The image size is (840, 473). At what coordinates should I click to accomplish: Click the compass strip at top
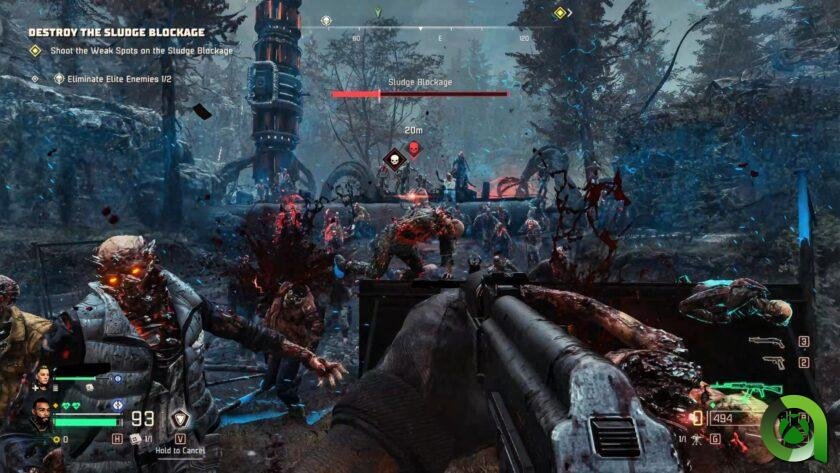pos(440,26)
